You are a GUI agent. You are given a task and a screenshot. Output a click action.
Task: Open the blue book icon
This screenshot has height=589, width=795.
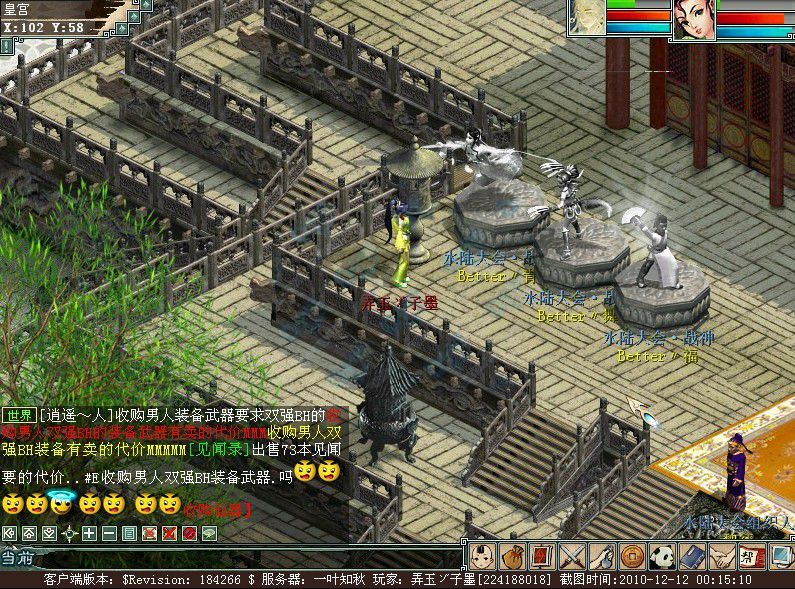pos(690,556)
